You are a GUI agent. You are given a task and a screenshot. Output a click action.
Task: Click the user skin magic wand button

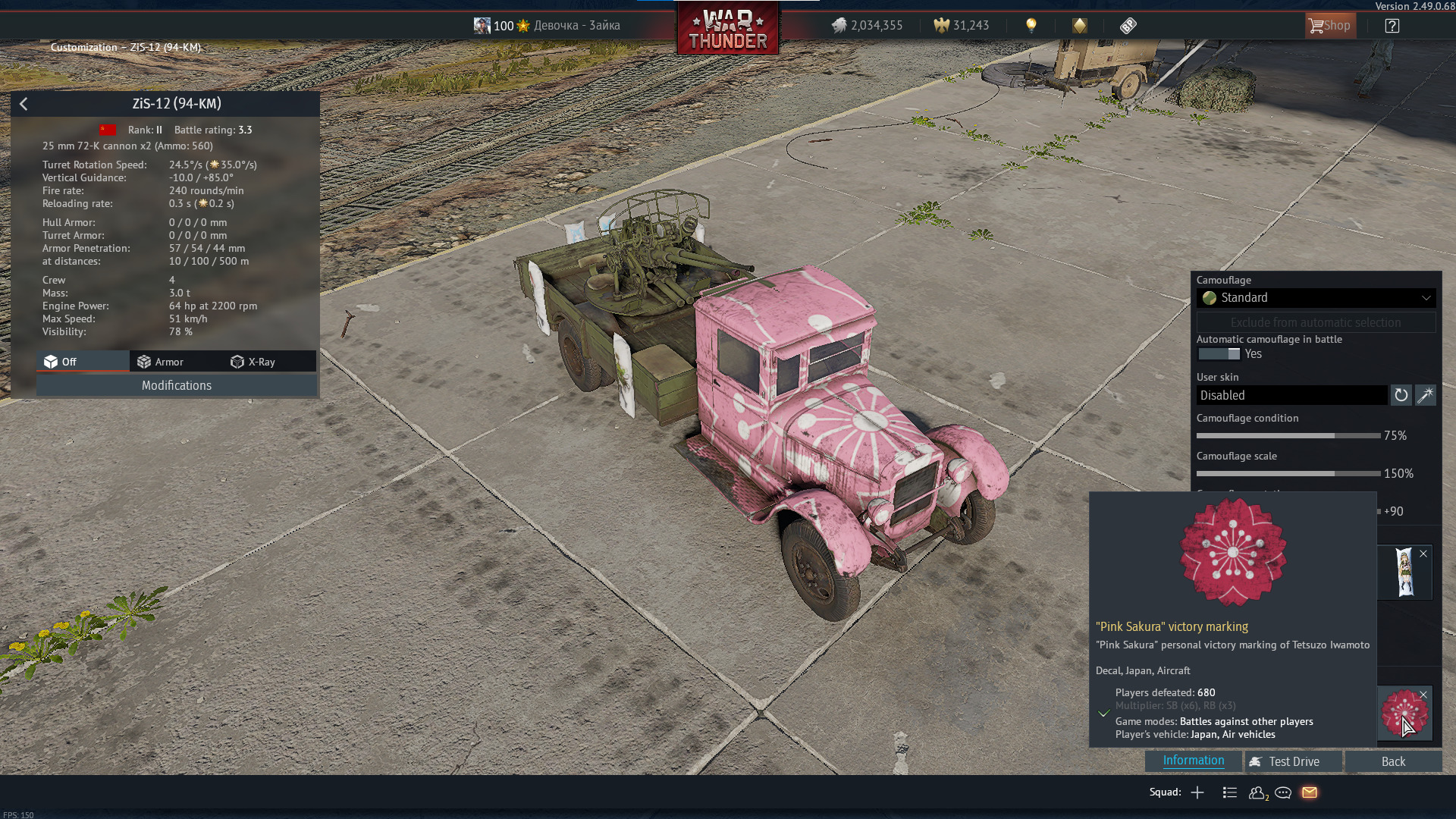[1426, 395]
